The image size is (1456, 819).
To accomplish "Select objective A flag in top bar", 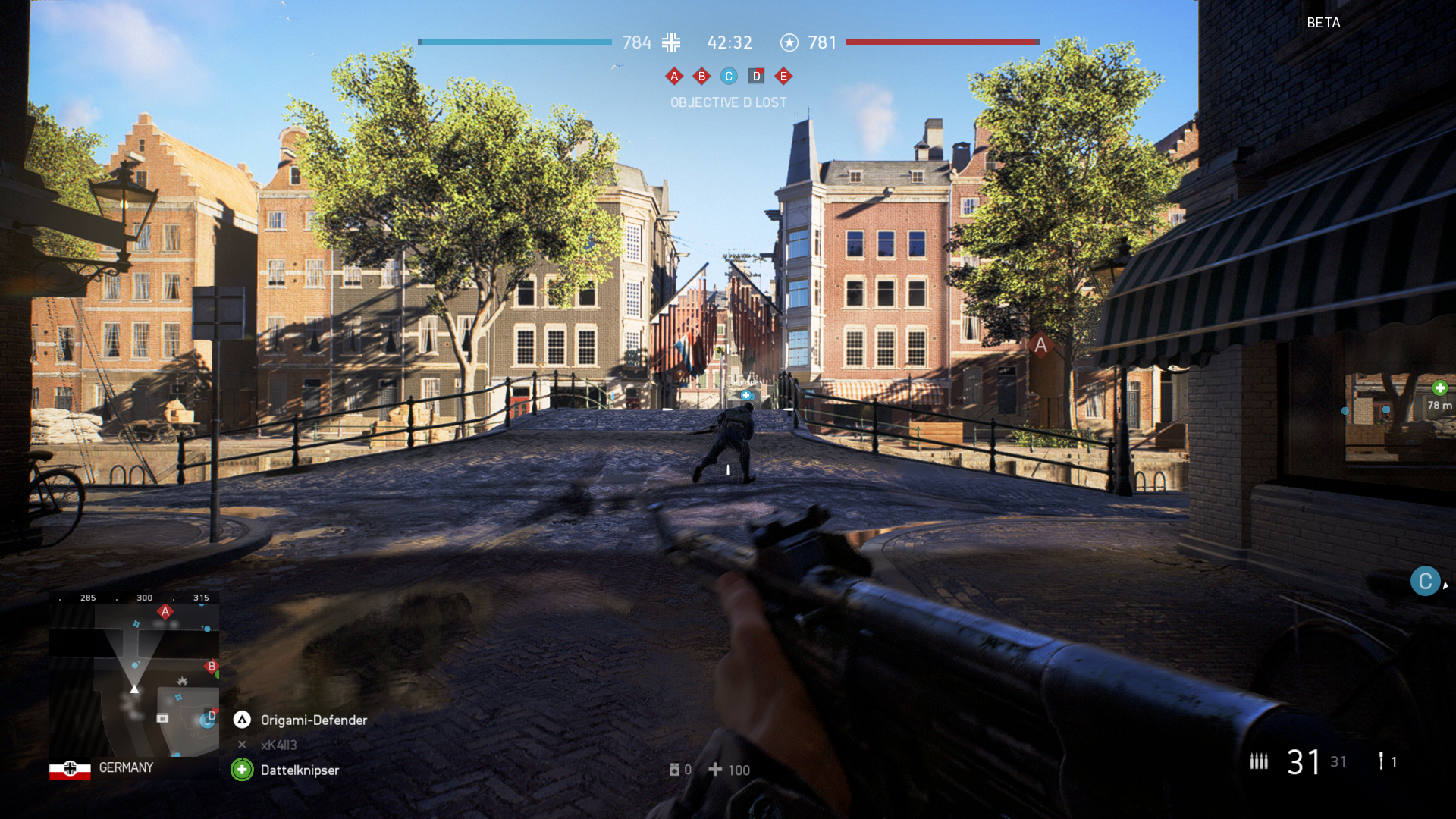I will point(673,76).
